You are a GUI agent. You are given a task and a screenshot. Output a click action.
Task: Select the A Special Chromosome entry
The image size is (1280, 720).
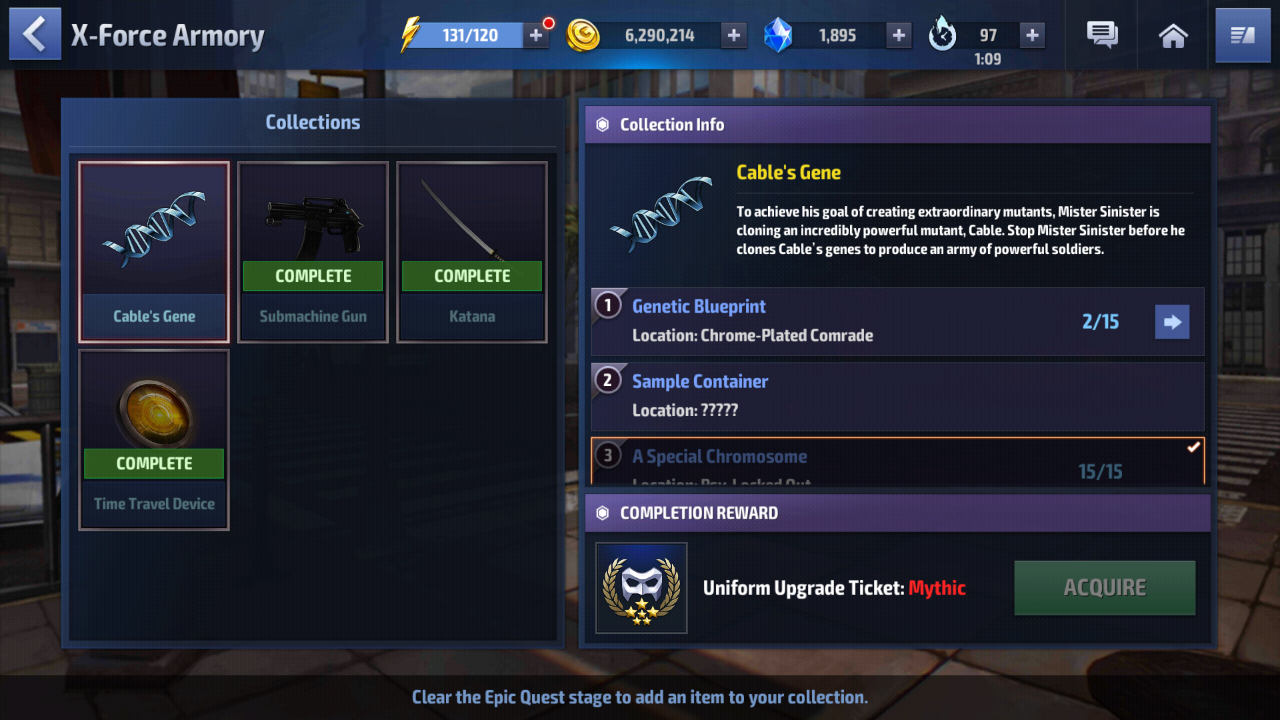(897, 462)
